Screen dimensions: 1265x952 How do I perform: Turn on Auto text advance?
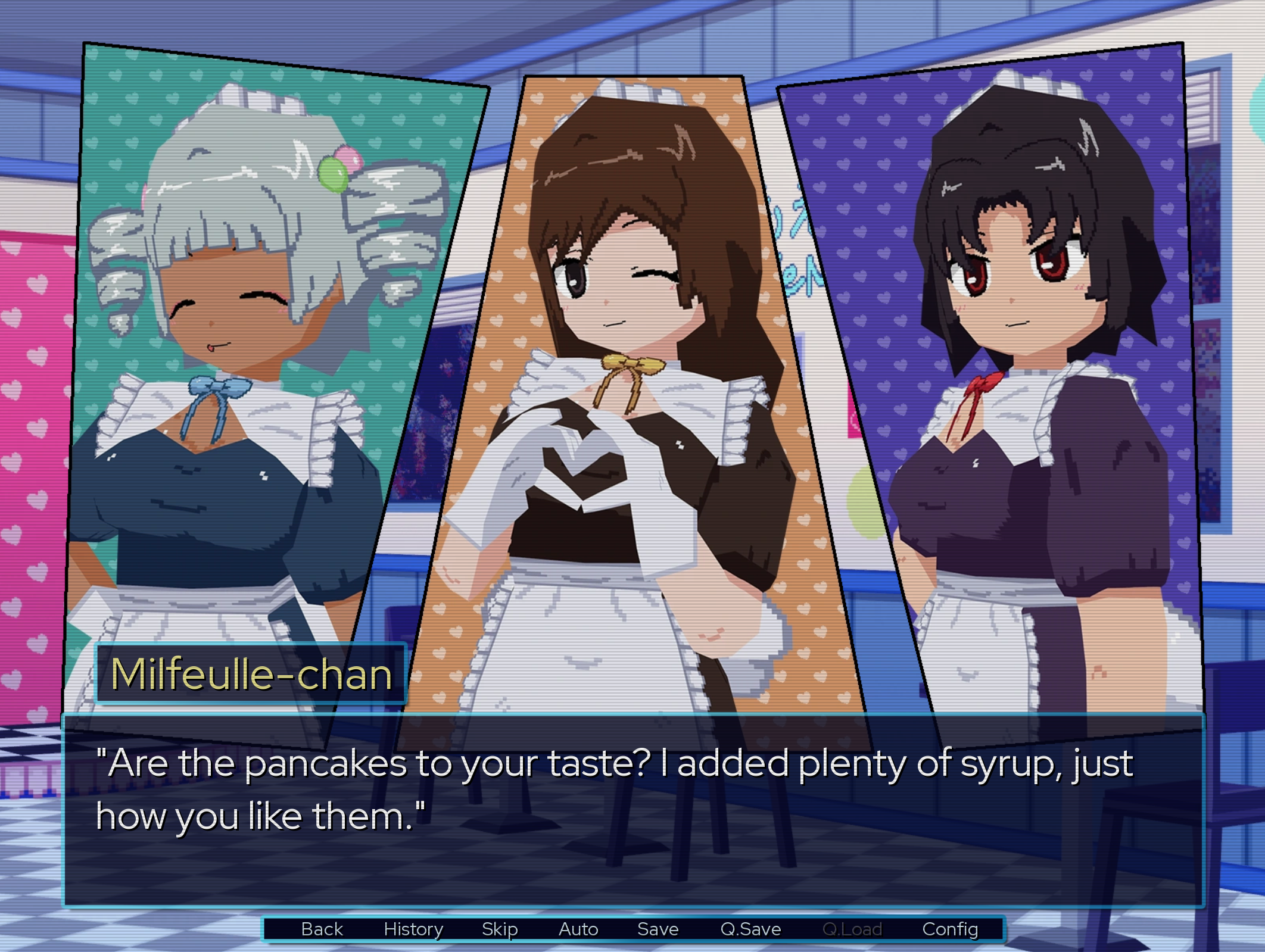(x=578, y=928)
